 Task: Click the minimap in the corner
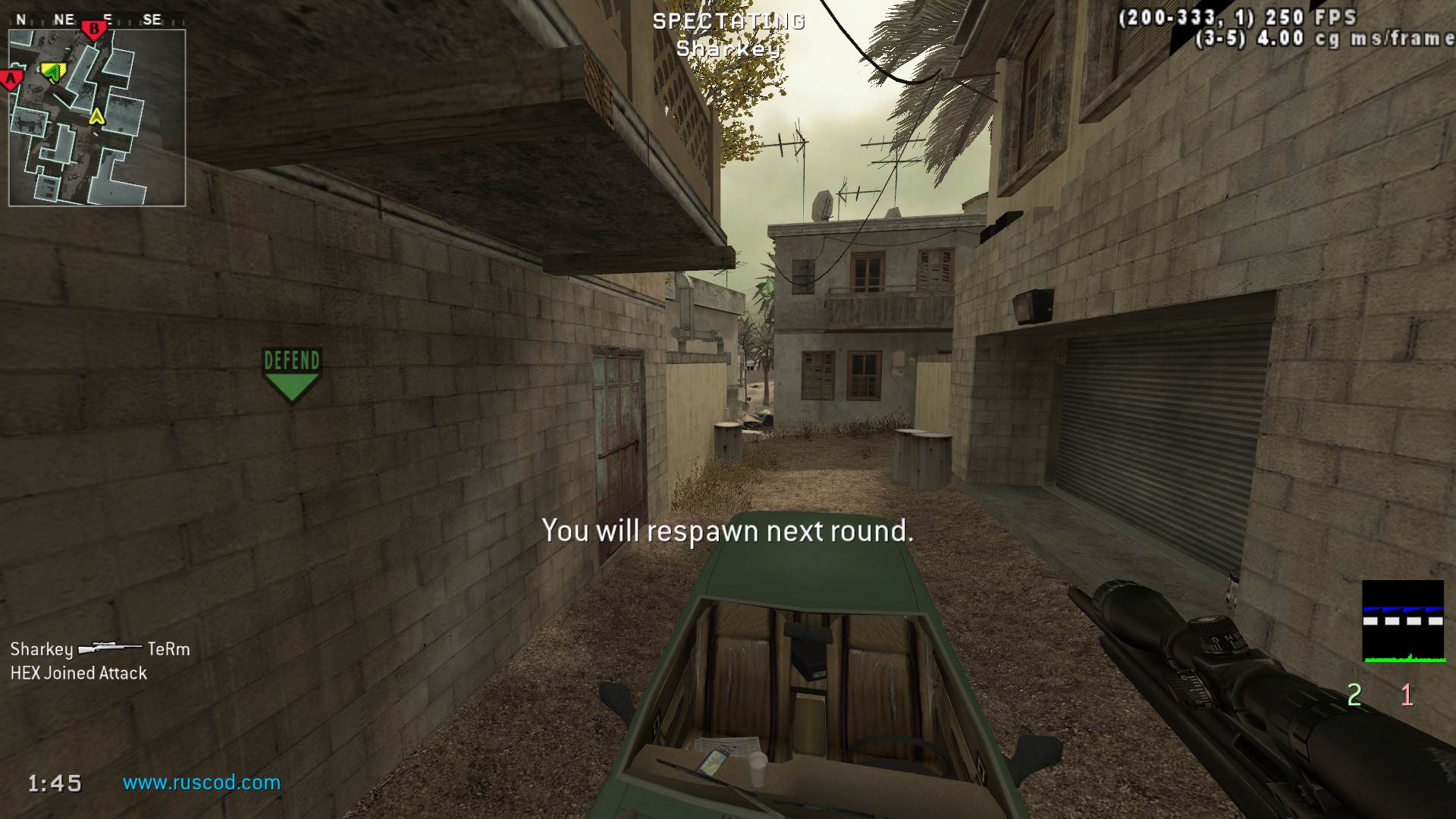coord(97,118)
